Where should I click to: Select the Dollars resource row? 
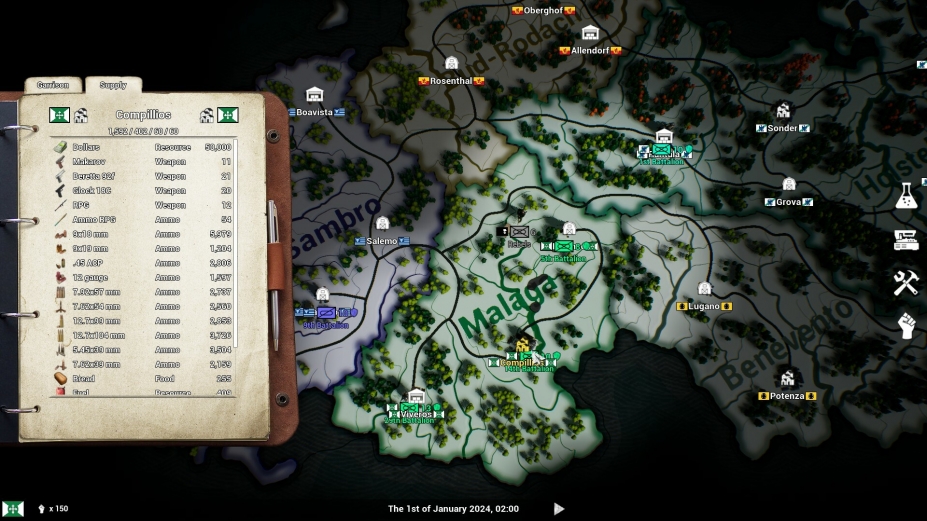(x=143, y=147)
